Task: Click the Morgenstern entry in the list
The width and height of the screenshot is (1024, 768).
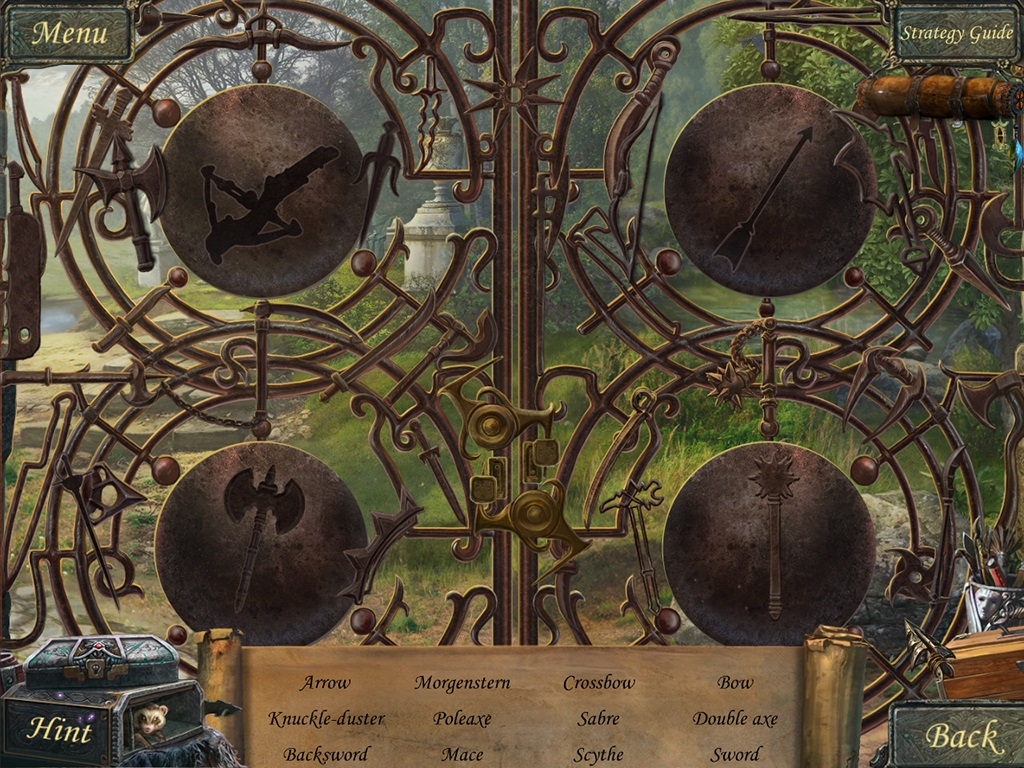Action: click(462, 683)
